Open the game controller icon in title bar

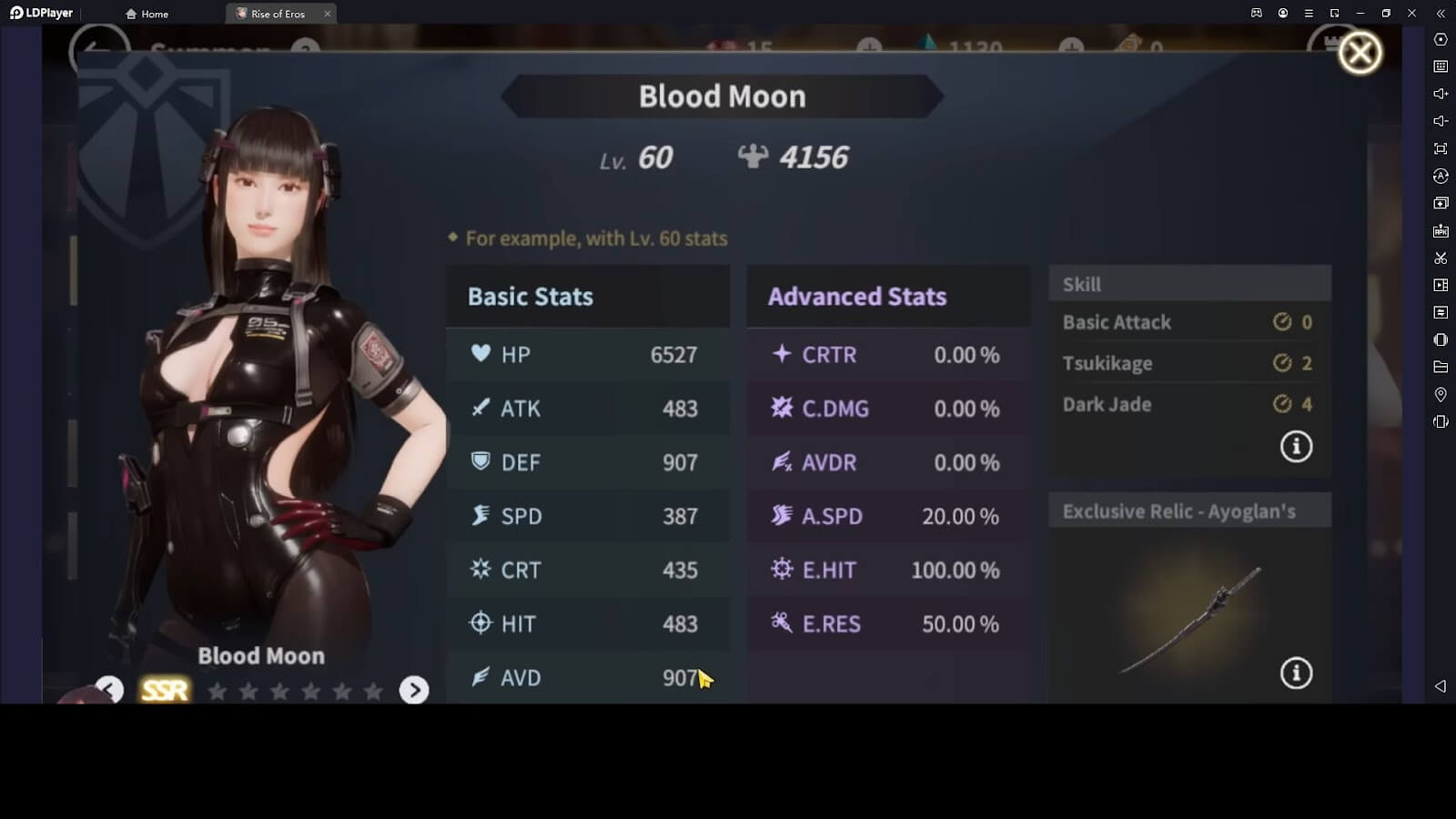pyautogui.click(x=1257, y=14)
